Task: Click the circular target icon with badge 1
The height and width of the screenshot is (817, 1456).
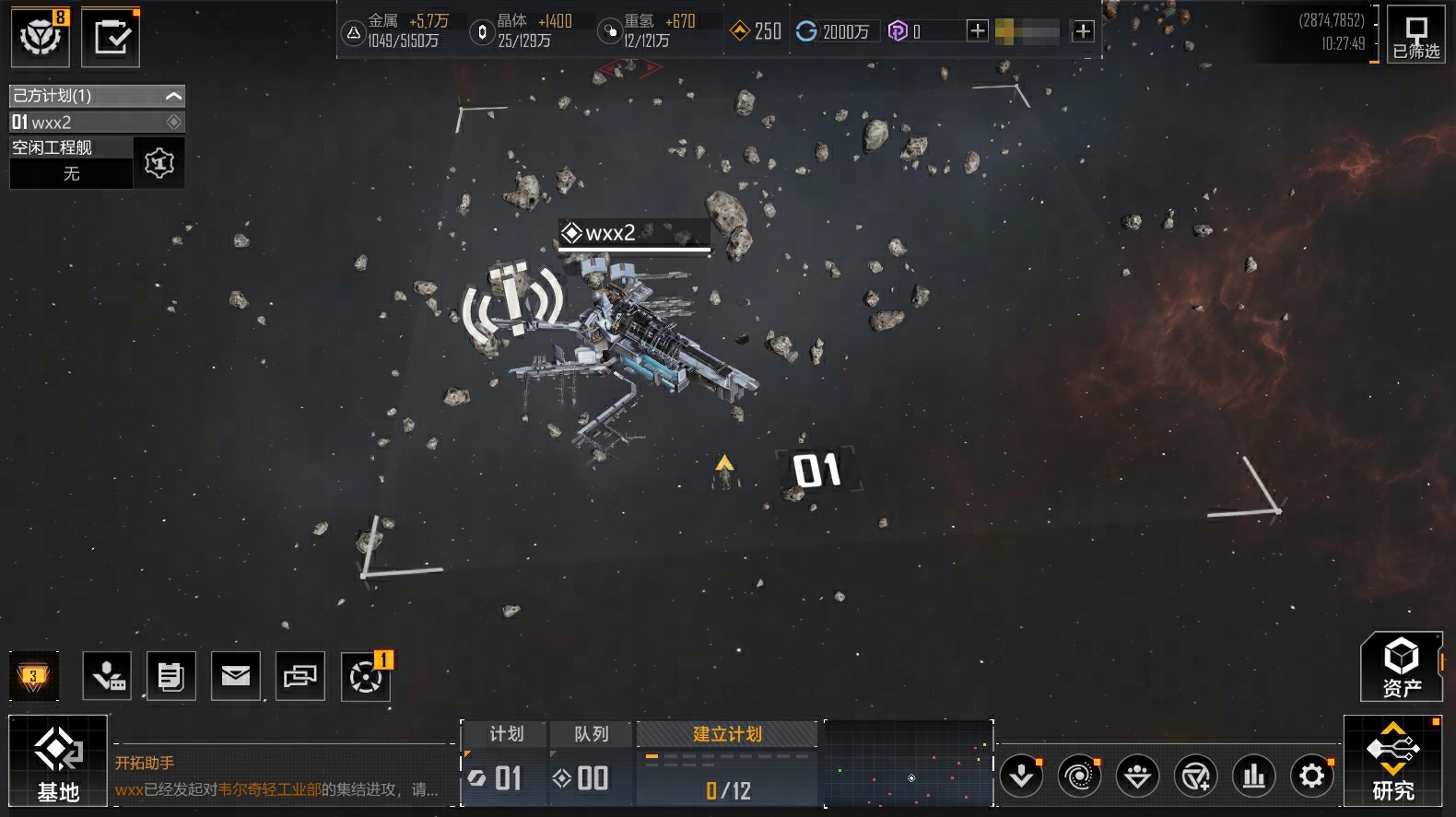Action: click(365, 678)
